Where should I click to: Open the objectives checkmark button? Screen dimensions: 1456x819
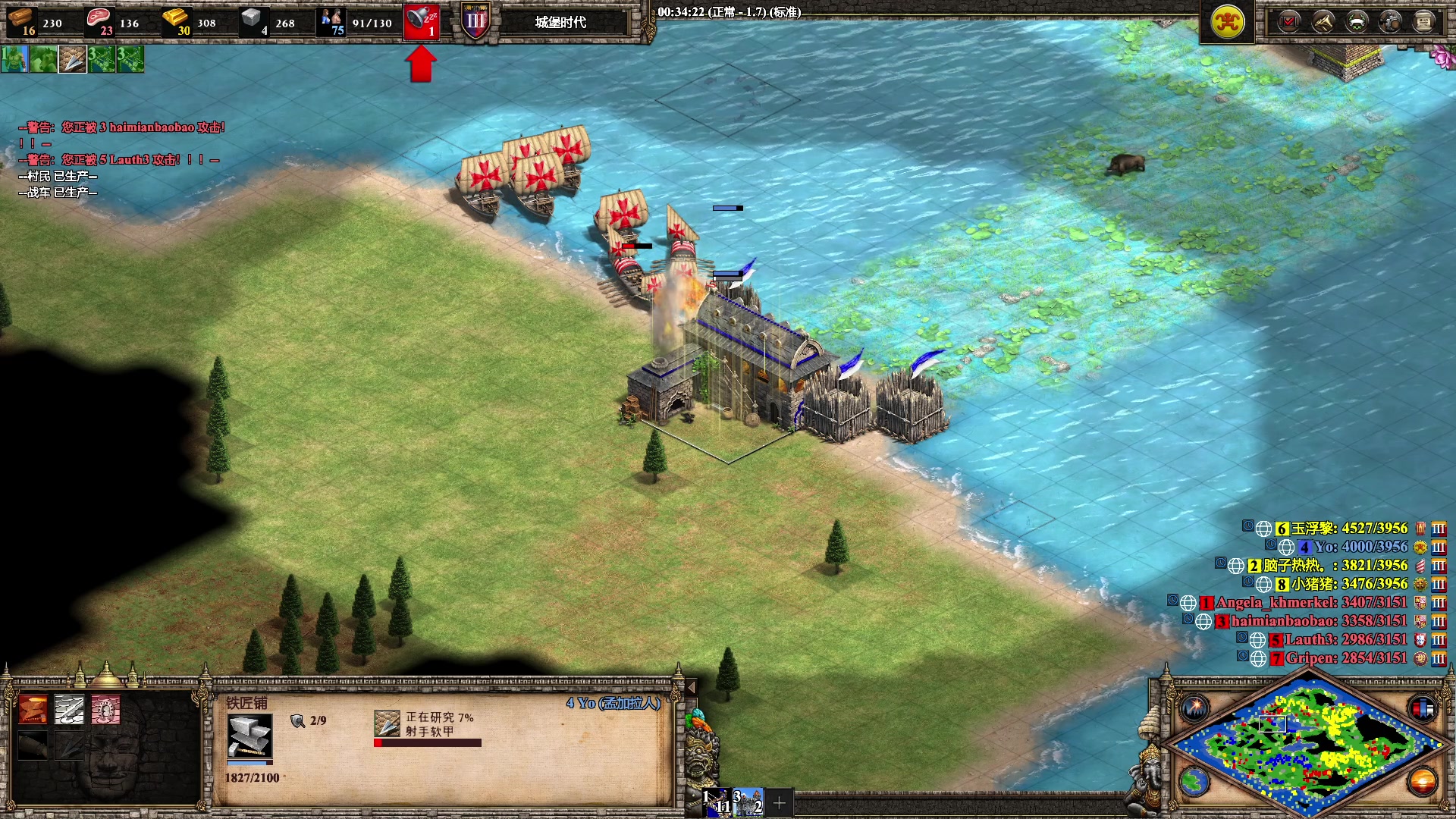pyautogui.click(x=1289, y=21)
